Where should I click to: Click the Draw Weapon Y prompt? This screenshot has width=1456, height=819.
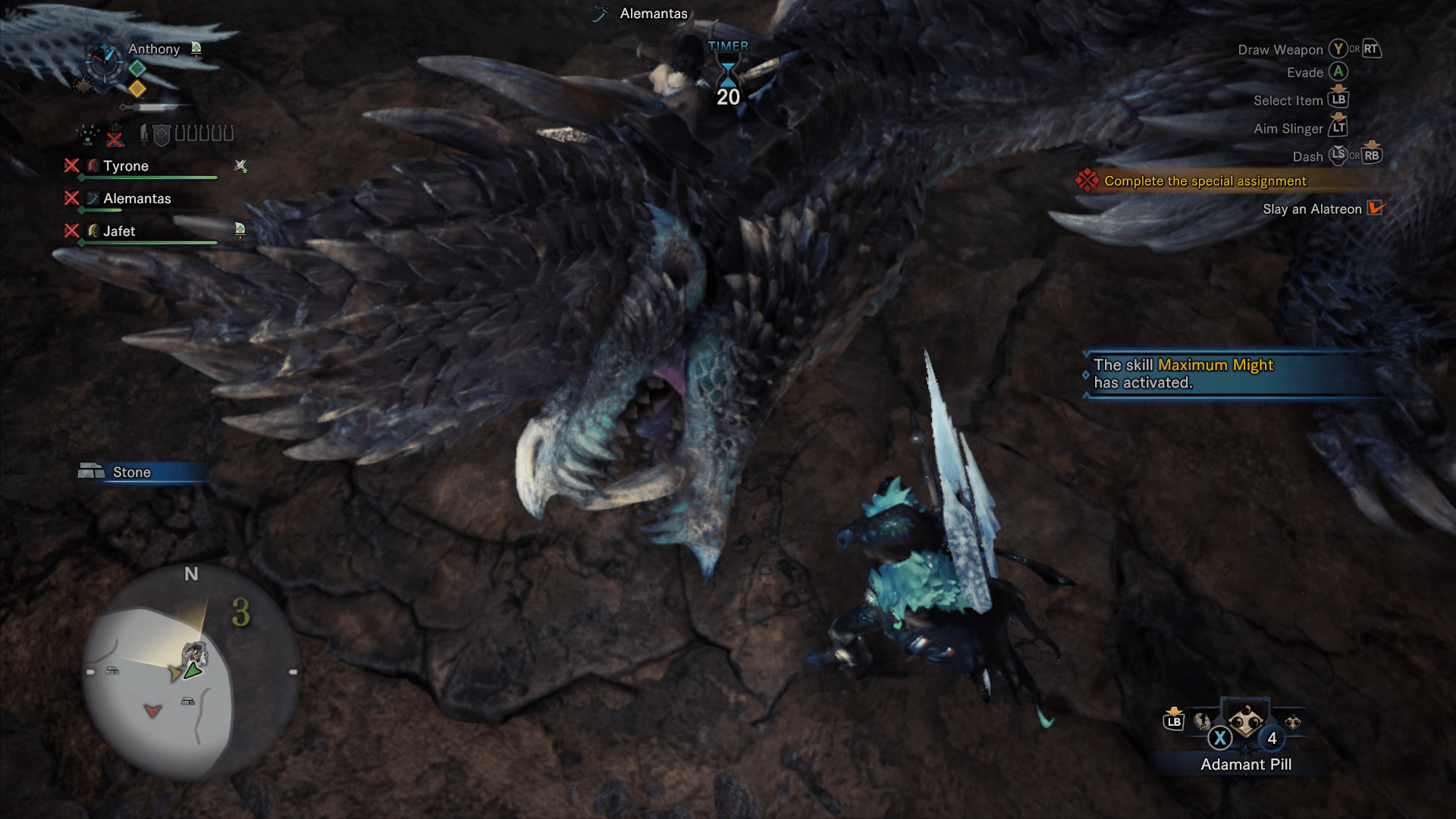(x=1339, y=49)
